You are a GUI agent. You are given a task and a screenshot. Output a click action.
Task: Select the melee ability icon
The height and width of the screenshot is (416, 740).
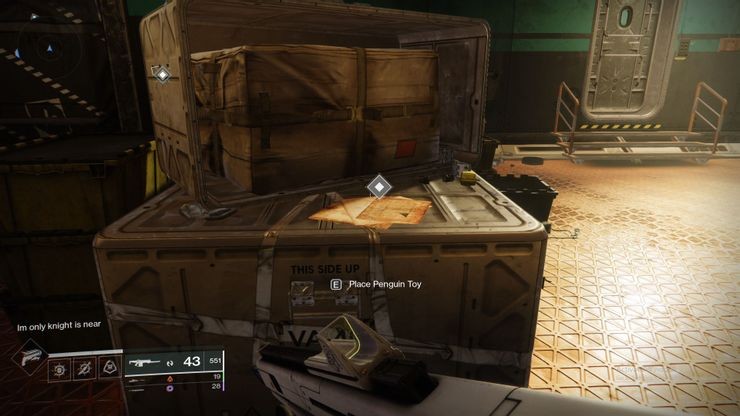[x=84, y=370]
